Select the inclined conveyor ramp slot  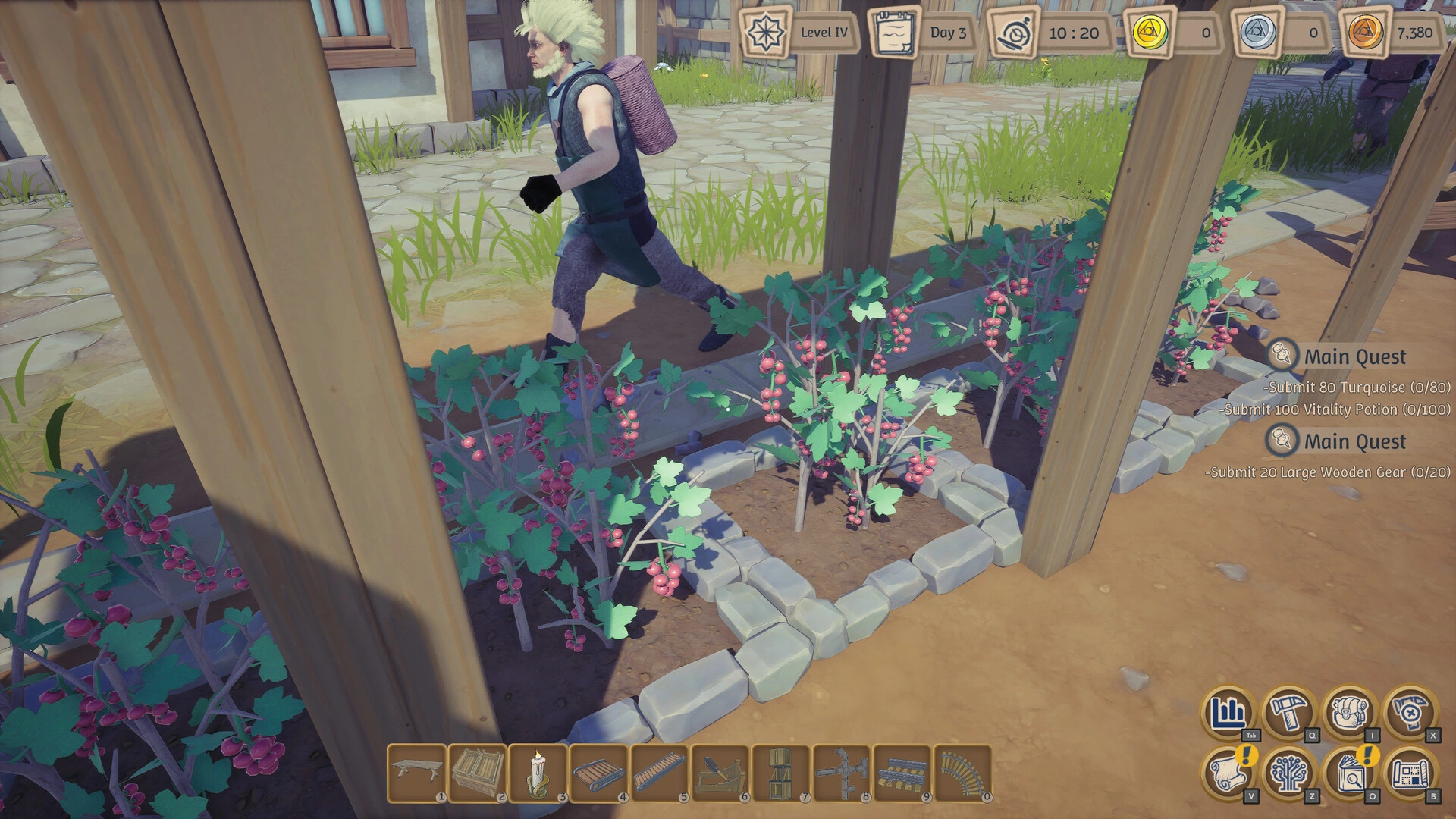coord(659,772)
